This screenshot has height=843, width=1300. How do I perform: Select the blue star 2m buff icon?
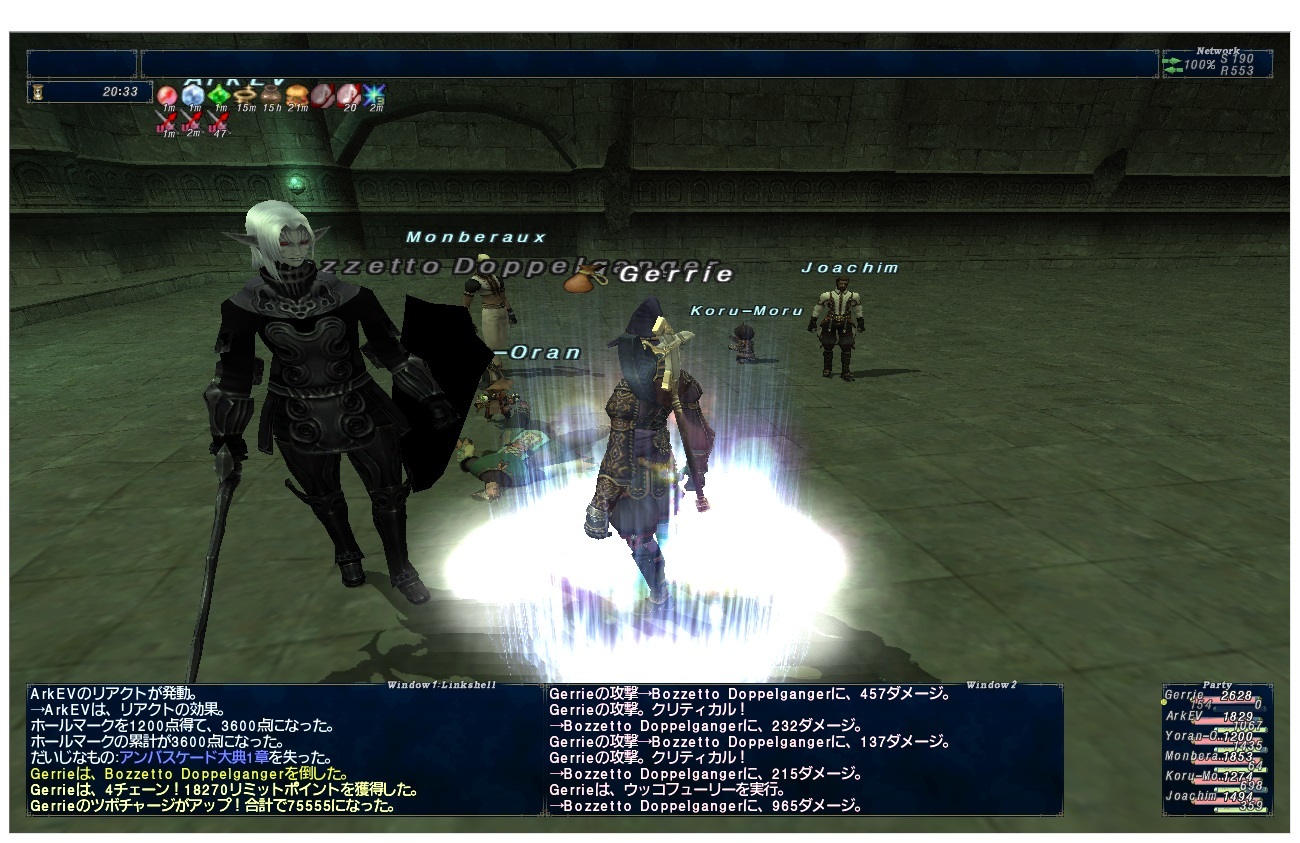(373, 94)
